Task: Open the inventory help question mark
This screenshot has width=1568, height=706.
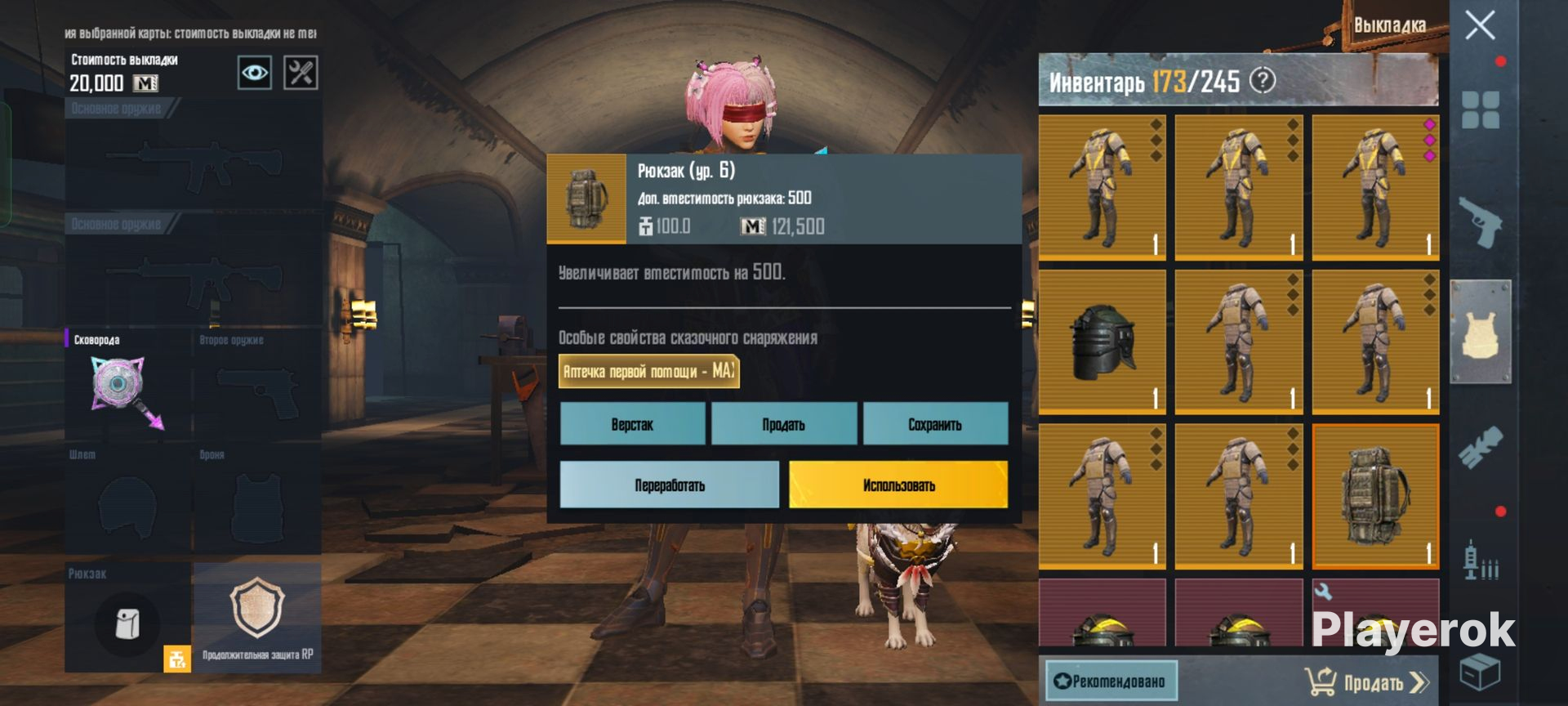Action: [1263, 80]
